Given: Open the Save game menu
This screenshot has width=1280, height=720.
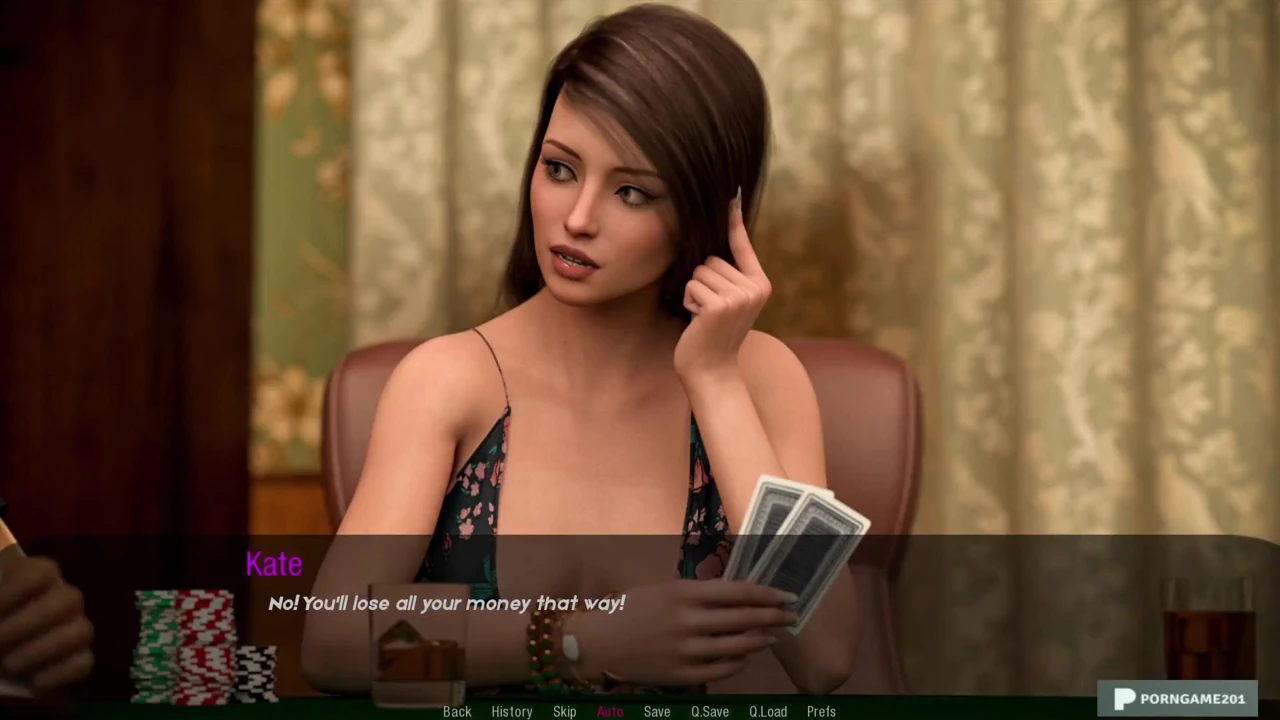Looking at the screenshot, I should [x=657, y=711].
